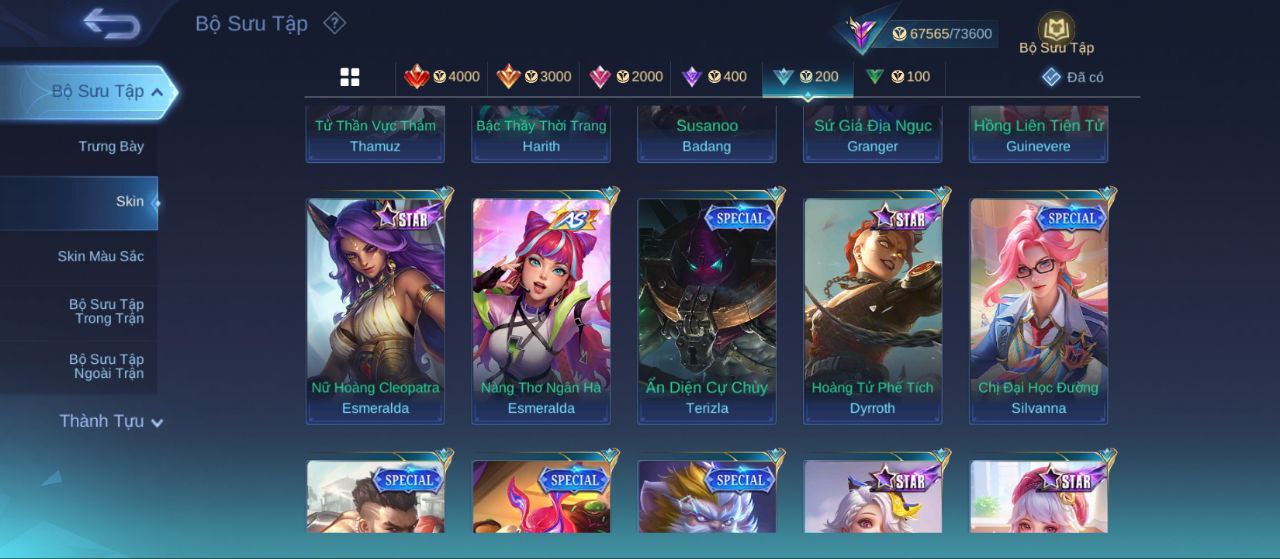
Task: Choose Bộ Sưu Tập Ngoài Trận entry
Action: (x=106, y=367)
